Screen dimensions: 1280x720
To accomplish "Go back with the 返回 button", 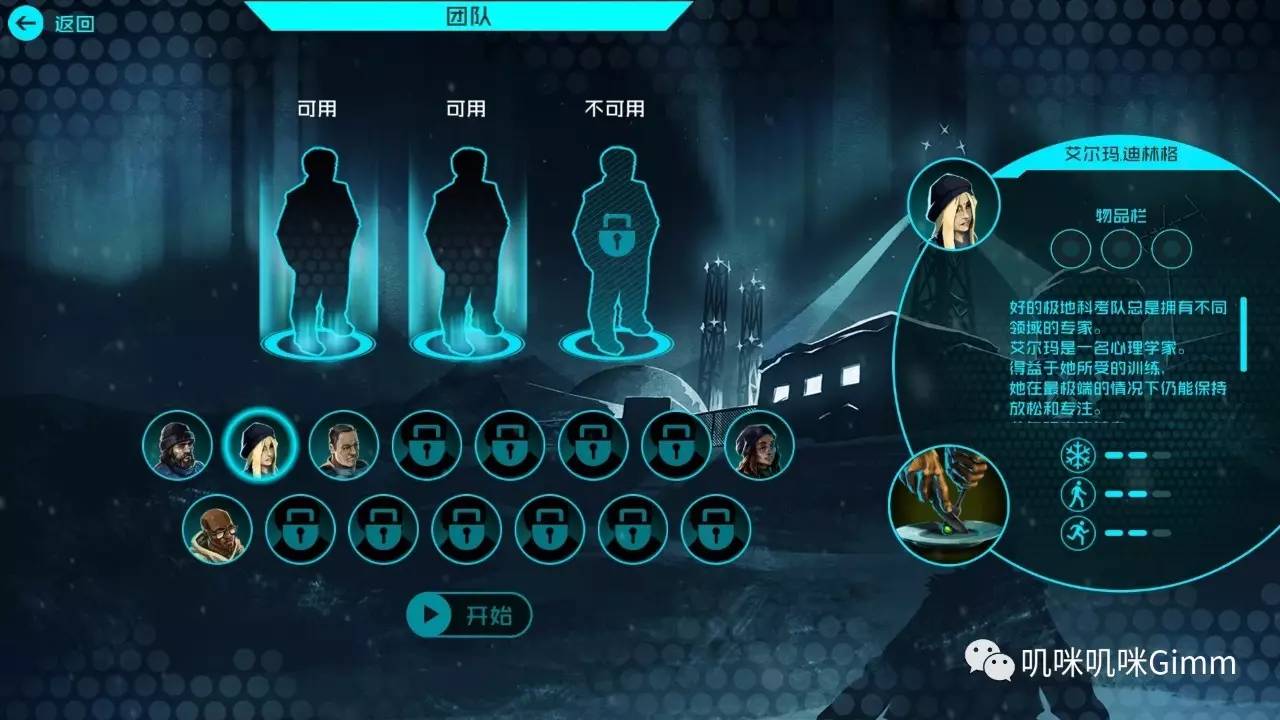I will click(50, 23).
